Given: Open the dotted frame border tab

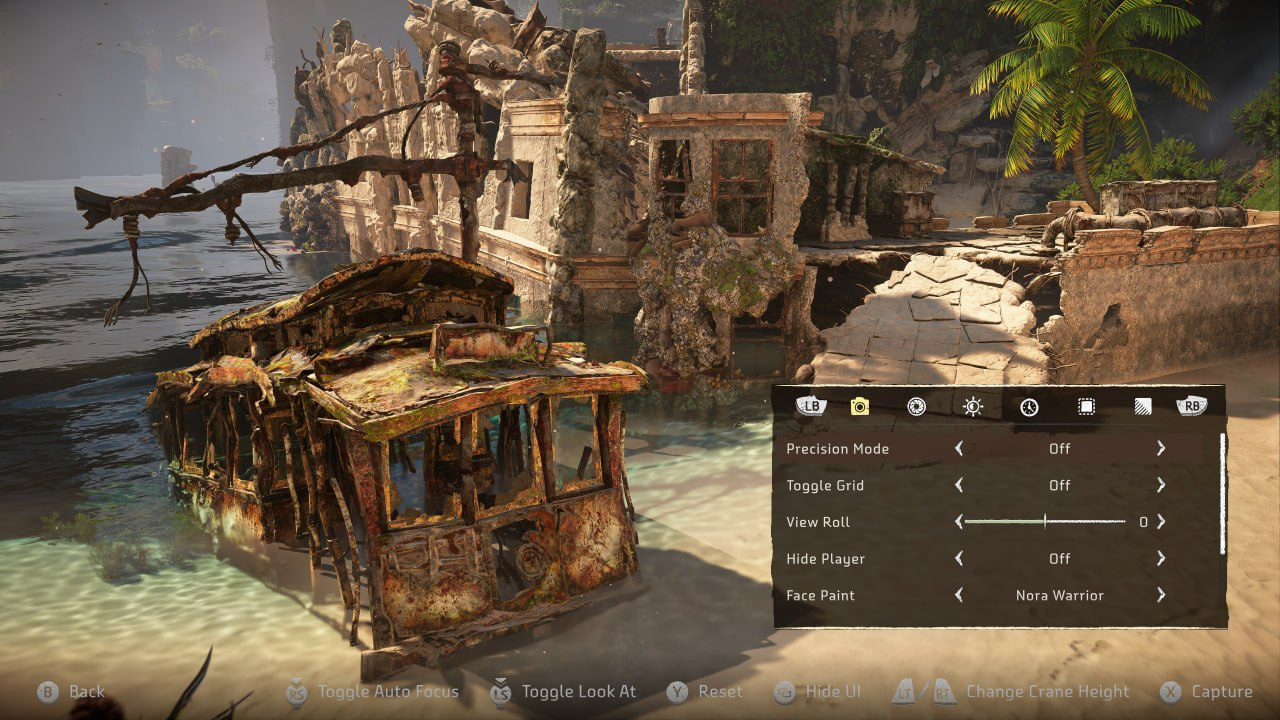Looking at the screenshot, I should [x=1086, y=407].
